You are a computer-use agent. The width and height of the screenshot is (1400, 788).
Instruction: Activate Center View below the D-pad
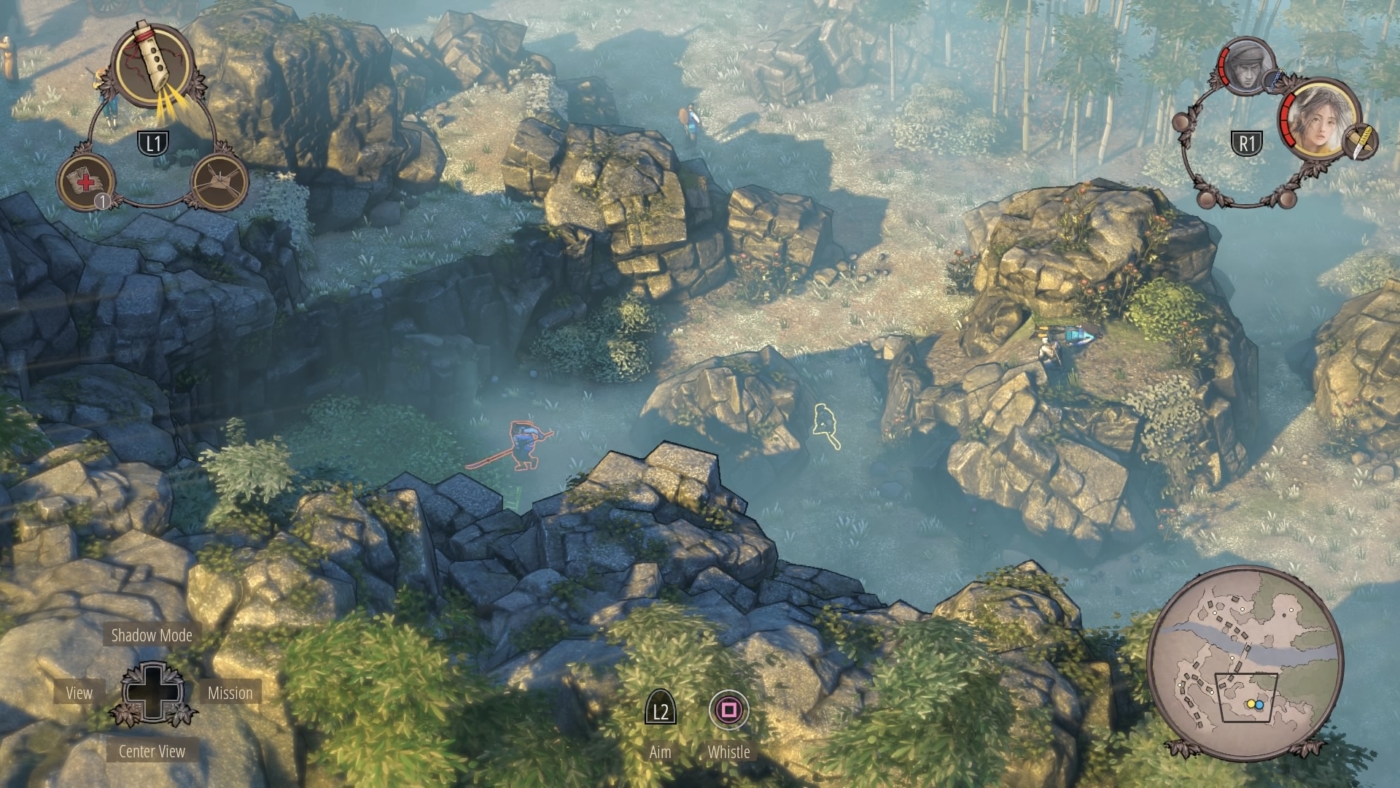pos(151,751)
